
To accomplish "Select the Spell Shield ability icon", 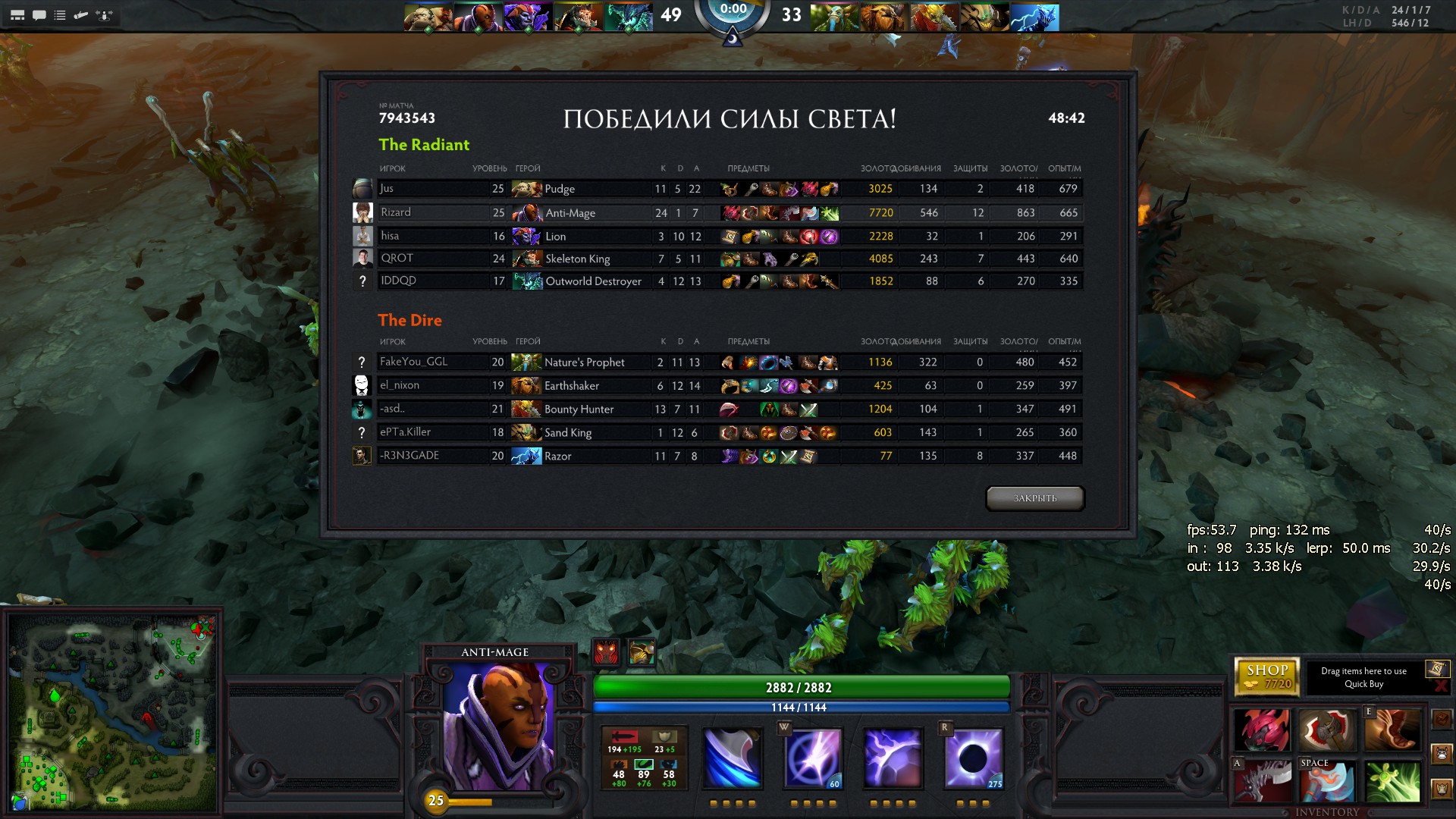I will (893, 758).
